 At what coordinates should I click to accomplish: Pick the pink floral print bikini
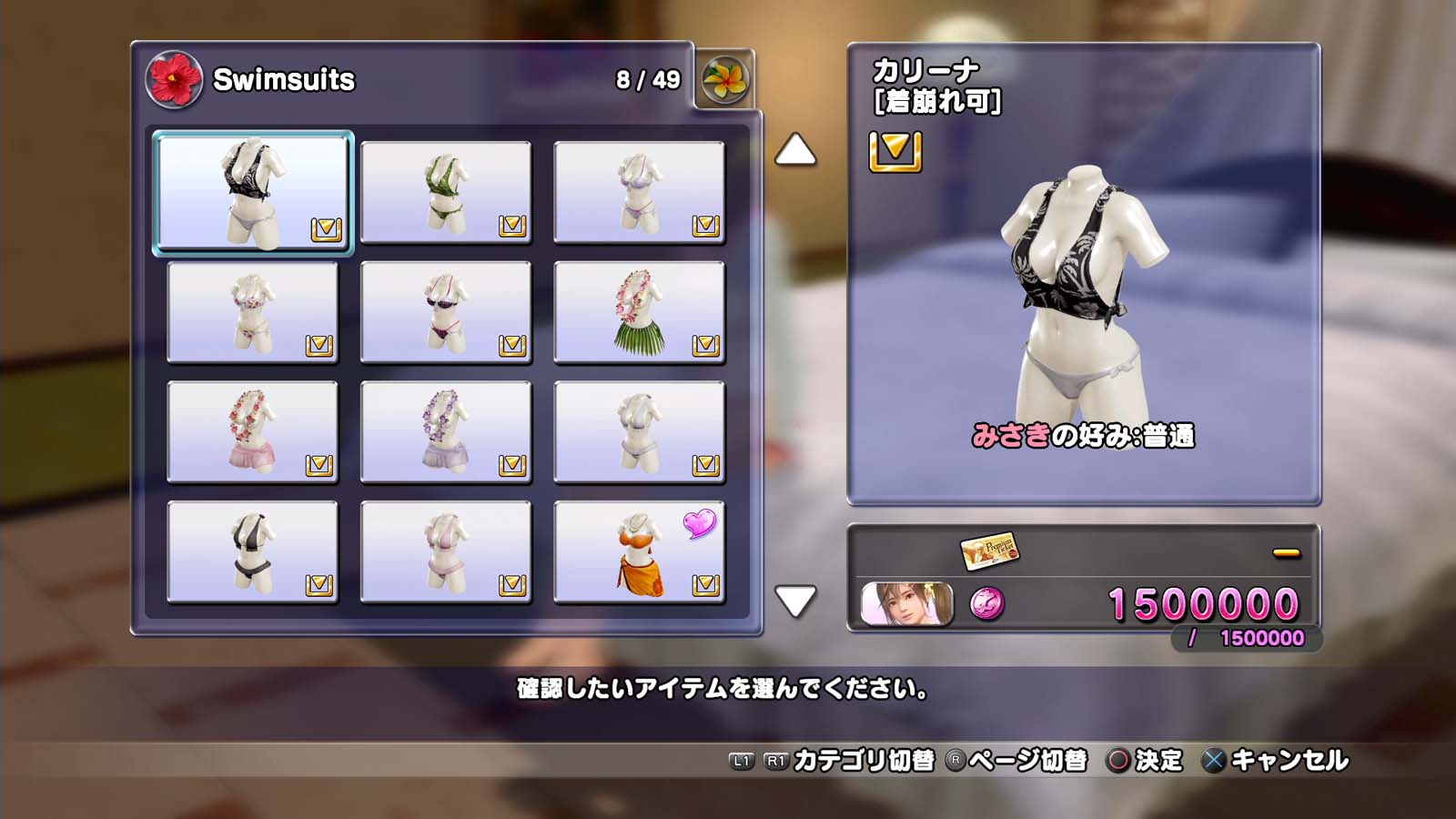point(253,312)
